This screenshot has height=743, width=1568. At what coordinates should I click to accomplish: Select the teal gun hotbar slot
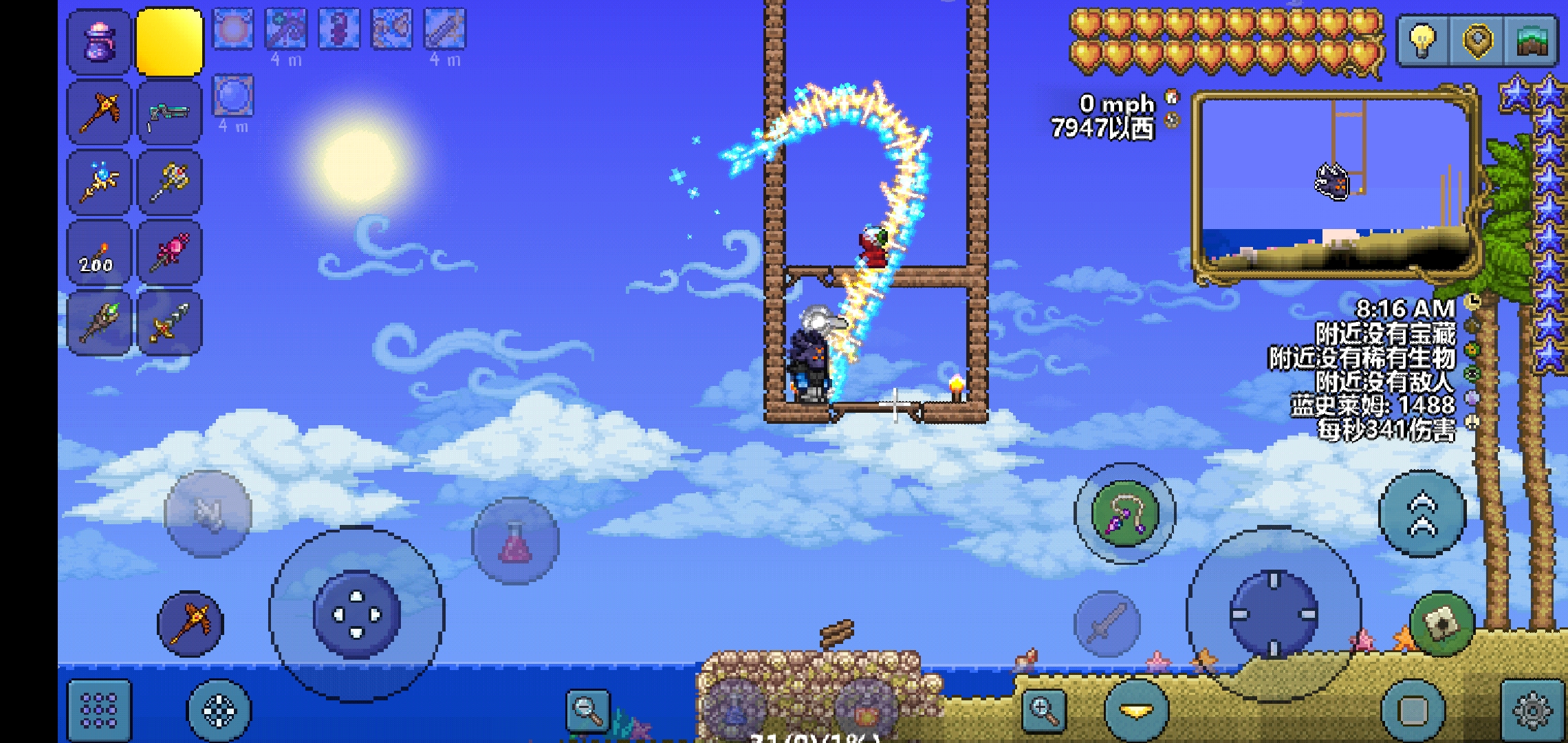[x=169, y=112]
